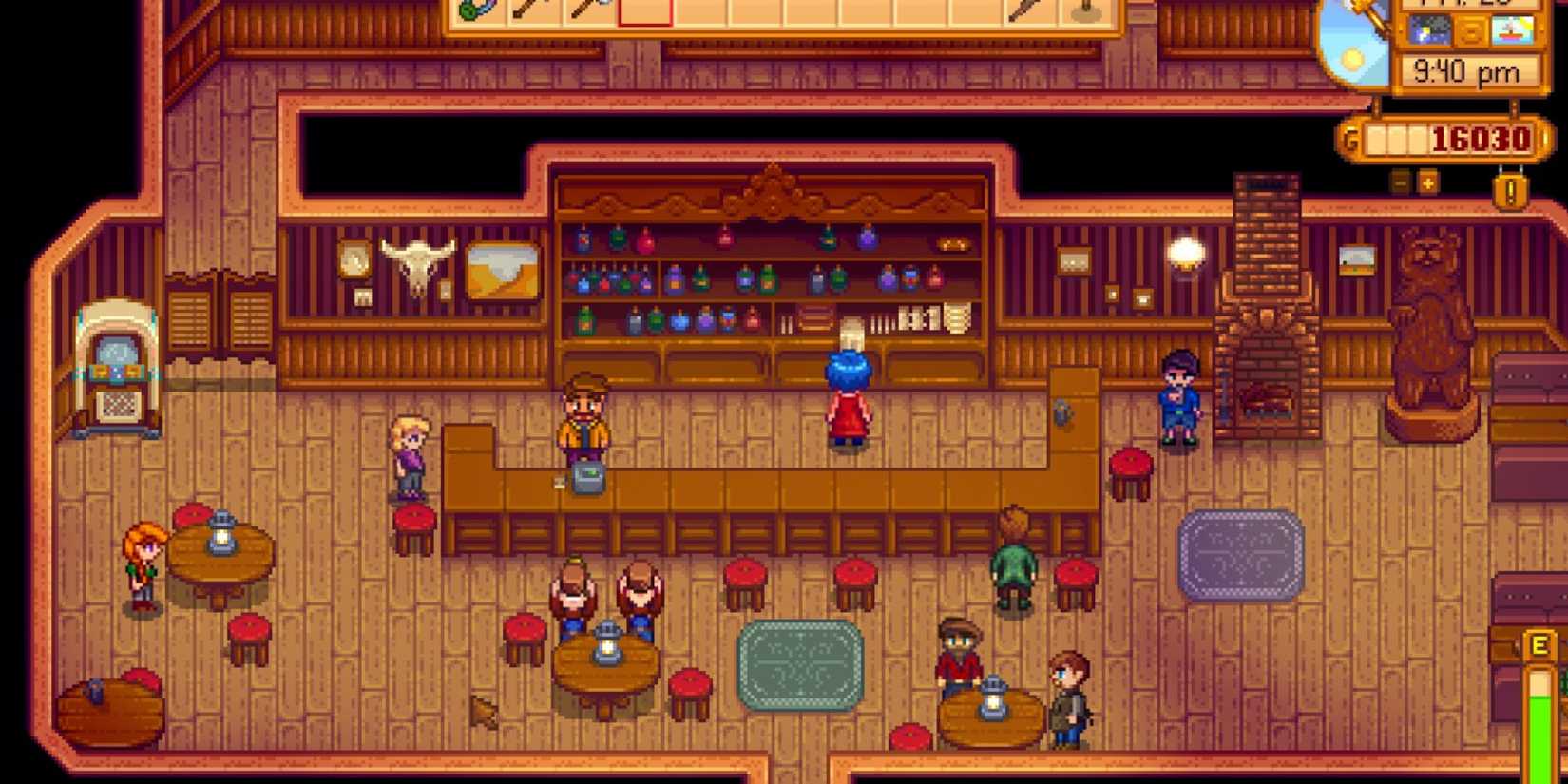
Task: Click the highlighted empty toolbar slot
Action: [x=644, y=14]
